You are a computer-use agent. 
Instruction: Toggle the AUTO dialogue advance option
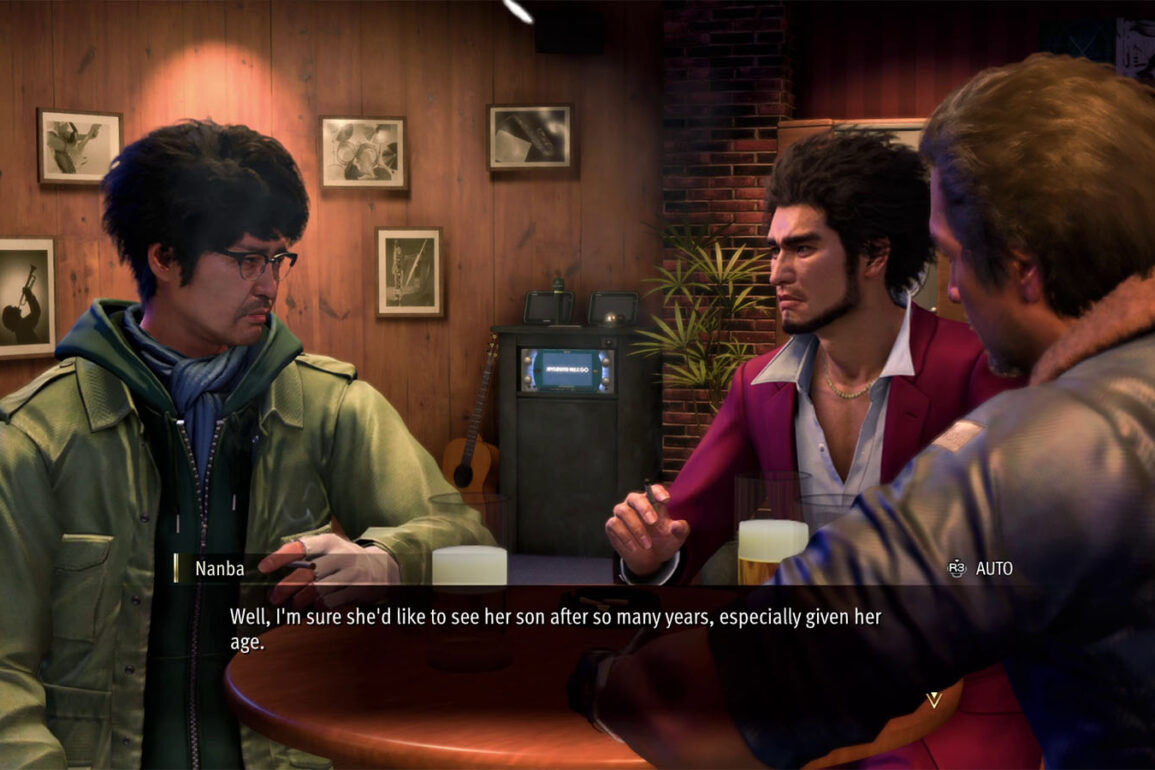981,568
